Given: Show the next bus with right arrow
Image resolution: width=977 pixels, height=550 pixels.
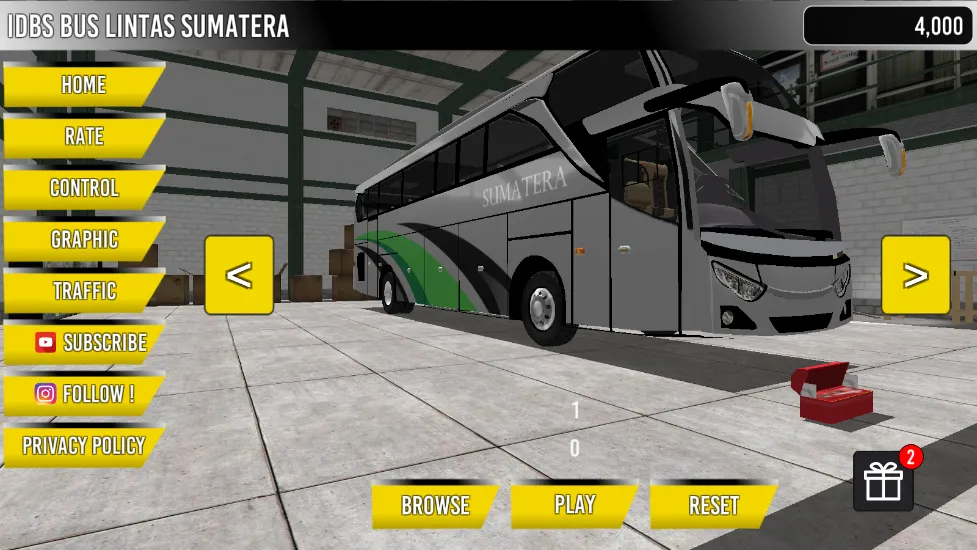Looking at the screenshot, I should pos(915,275).
